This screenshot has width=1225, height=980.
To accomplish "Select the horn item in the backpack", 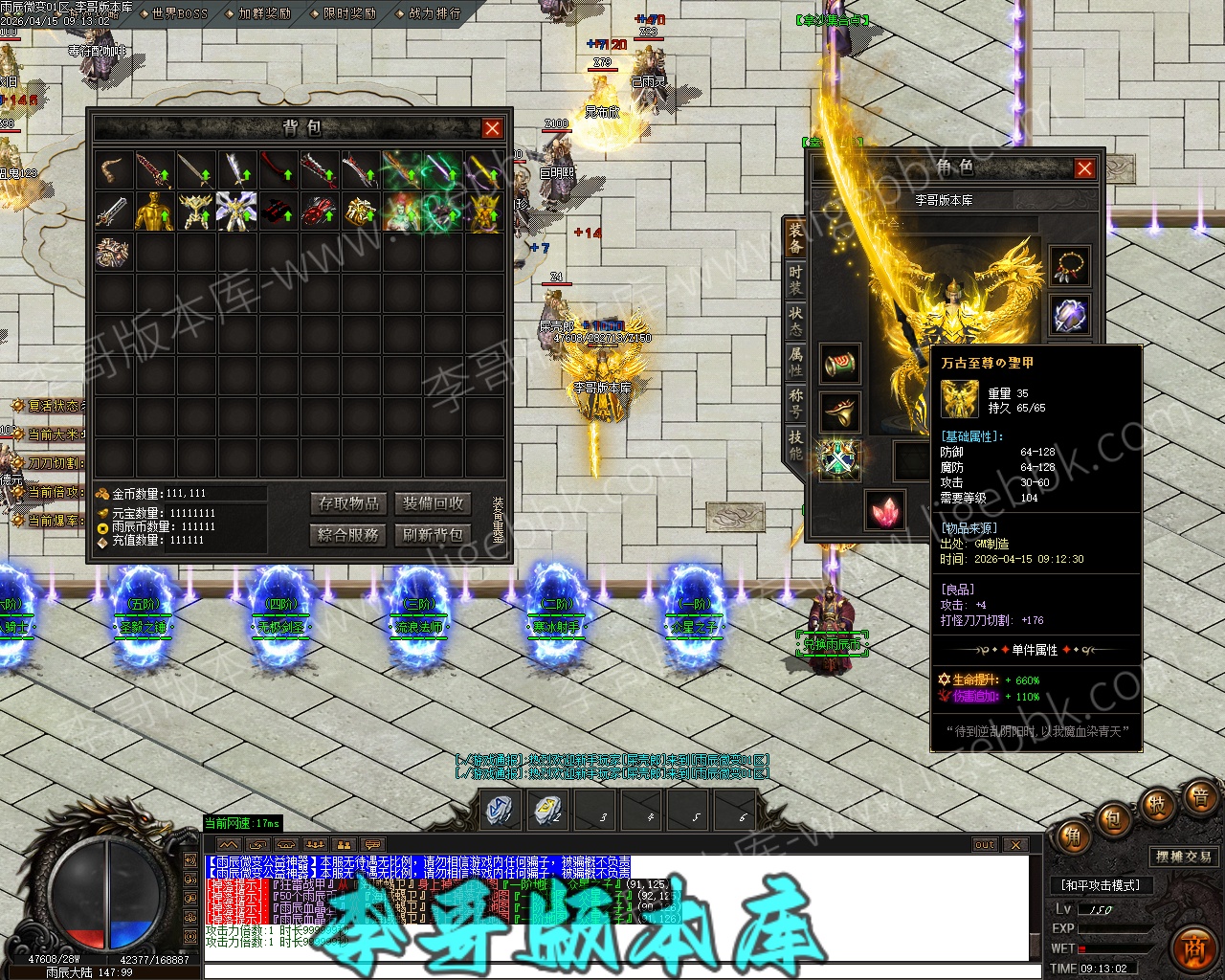I will (x=114, y=171).
